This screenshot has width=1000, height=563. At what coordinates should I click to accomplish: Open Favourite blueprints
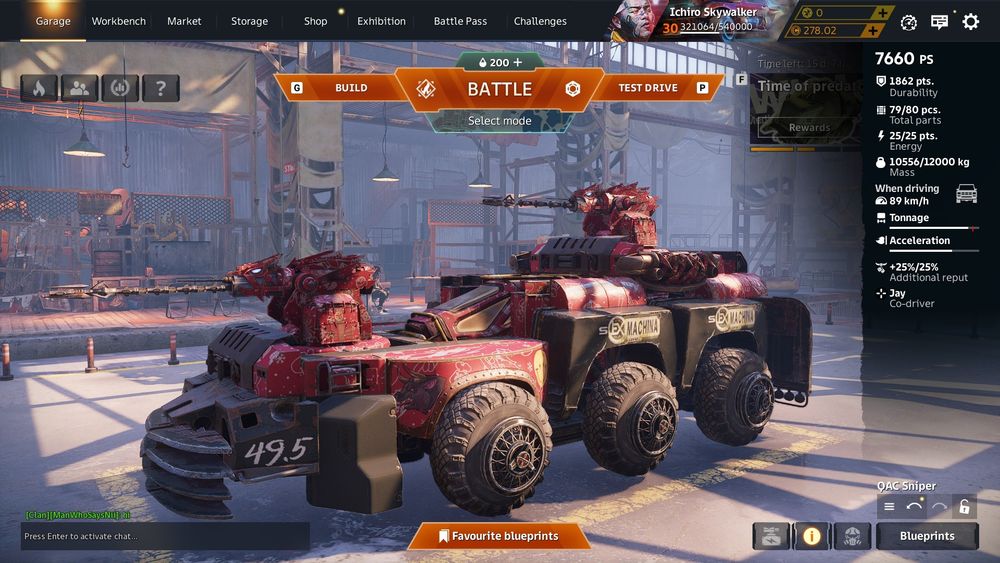[498, 536]
